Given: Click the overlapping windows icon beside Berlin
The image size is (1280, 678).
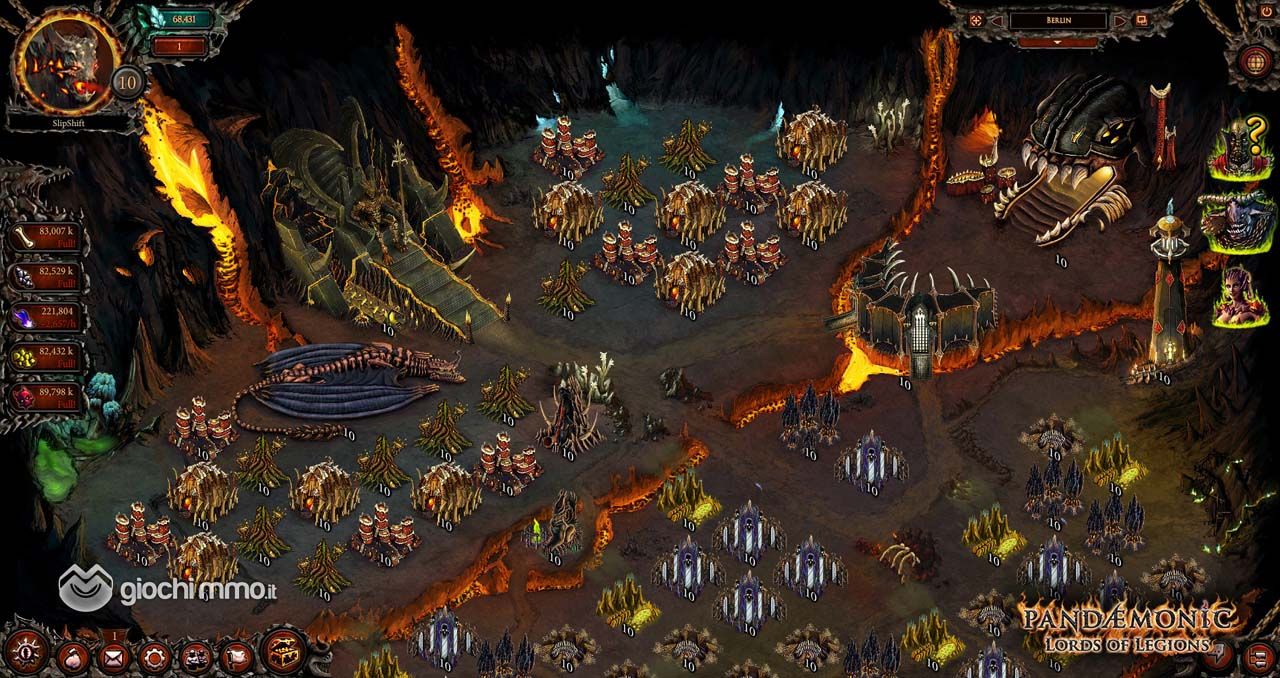Looking at the screenshot, I should coord(1142,20).
